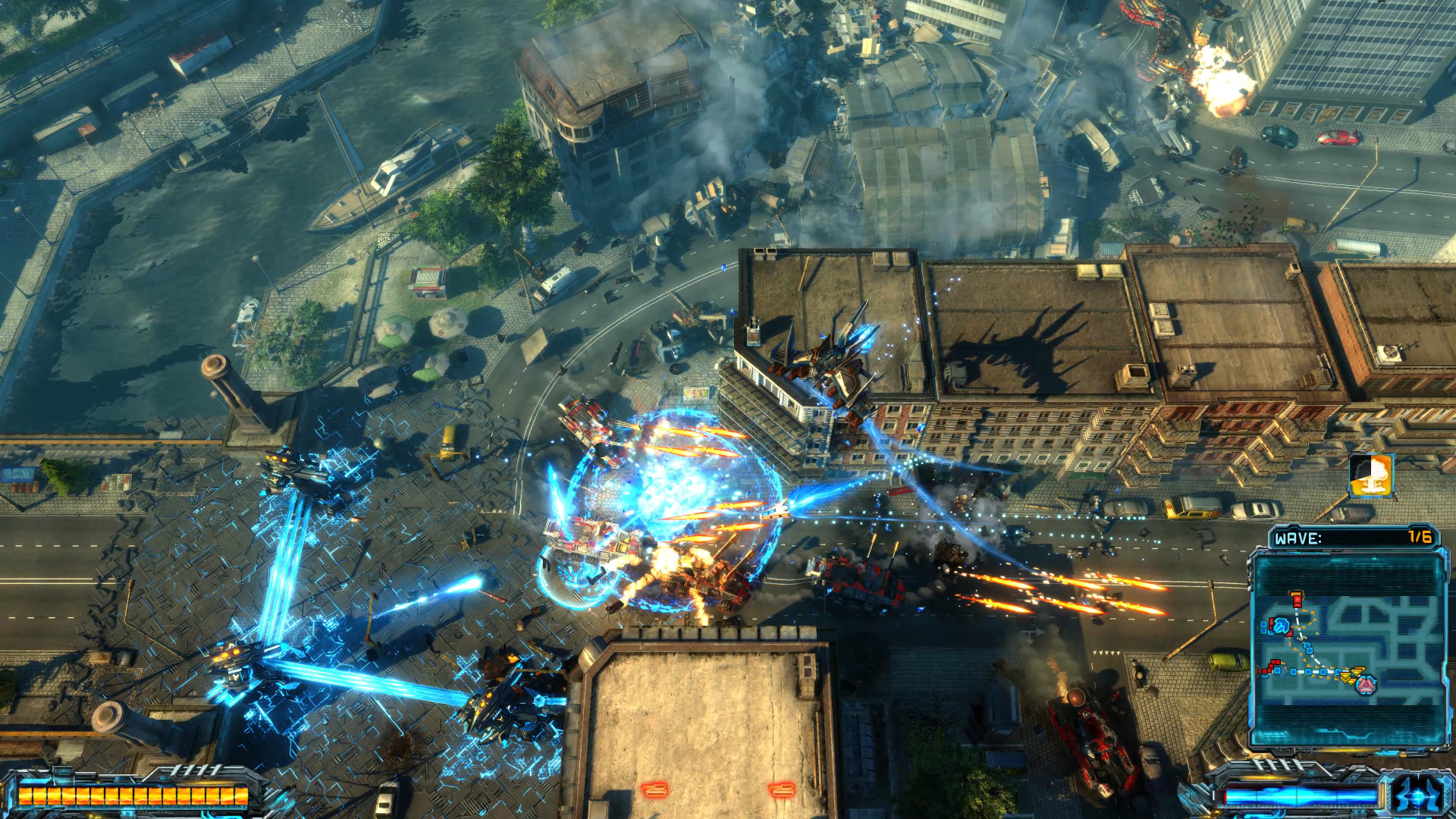Open the WAVE counter showing 1/6
Viewport: 1456px width, 819px height.
(x=1419, y=538)
